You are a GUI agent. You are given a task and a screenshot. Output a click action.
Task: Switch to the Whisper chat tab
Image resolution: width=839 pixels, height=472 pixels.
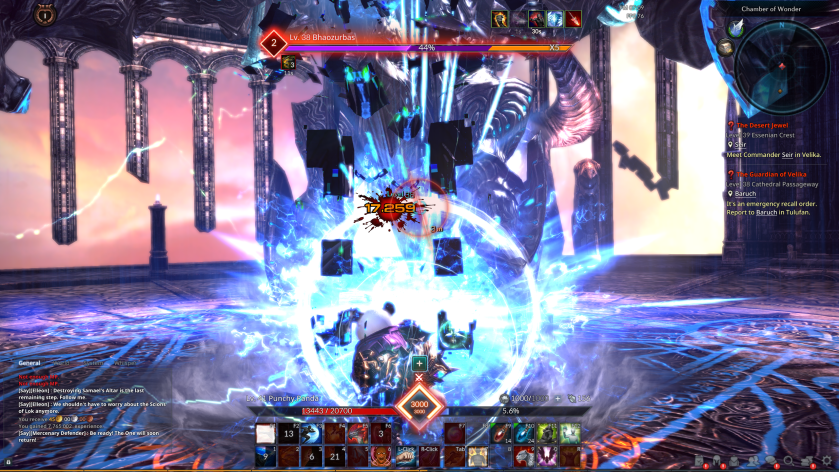(x=127, y=363)
